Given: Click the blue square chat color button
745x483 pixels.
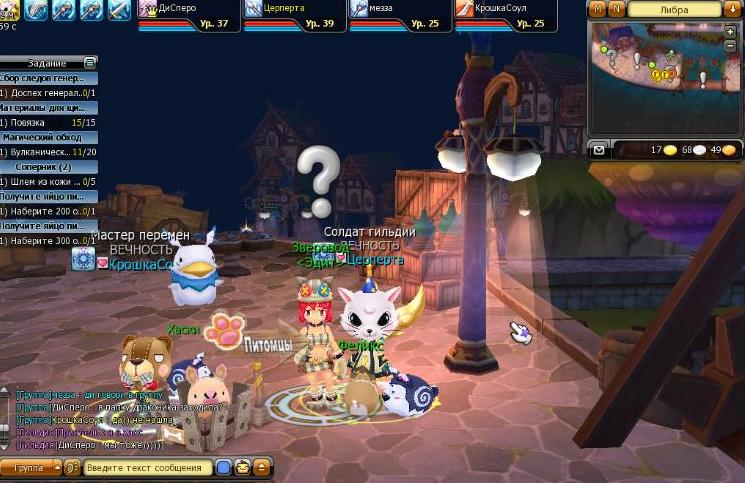Looking at the screenshot, I should [x=224, y=467].
